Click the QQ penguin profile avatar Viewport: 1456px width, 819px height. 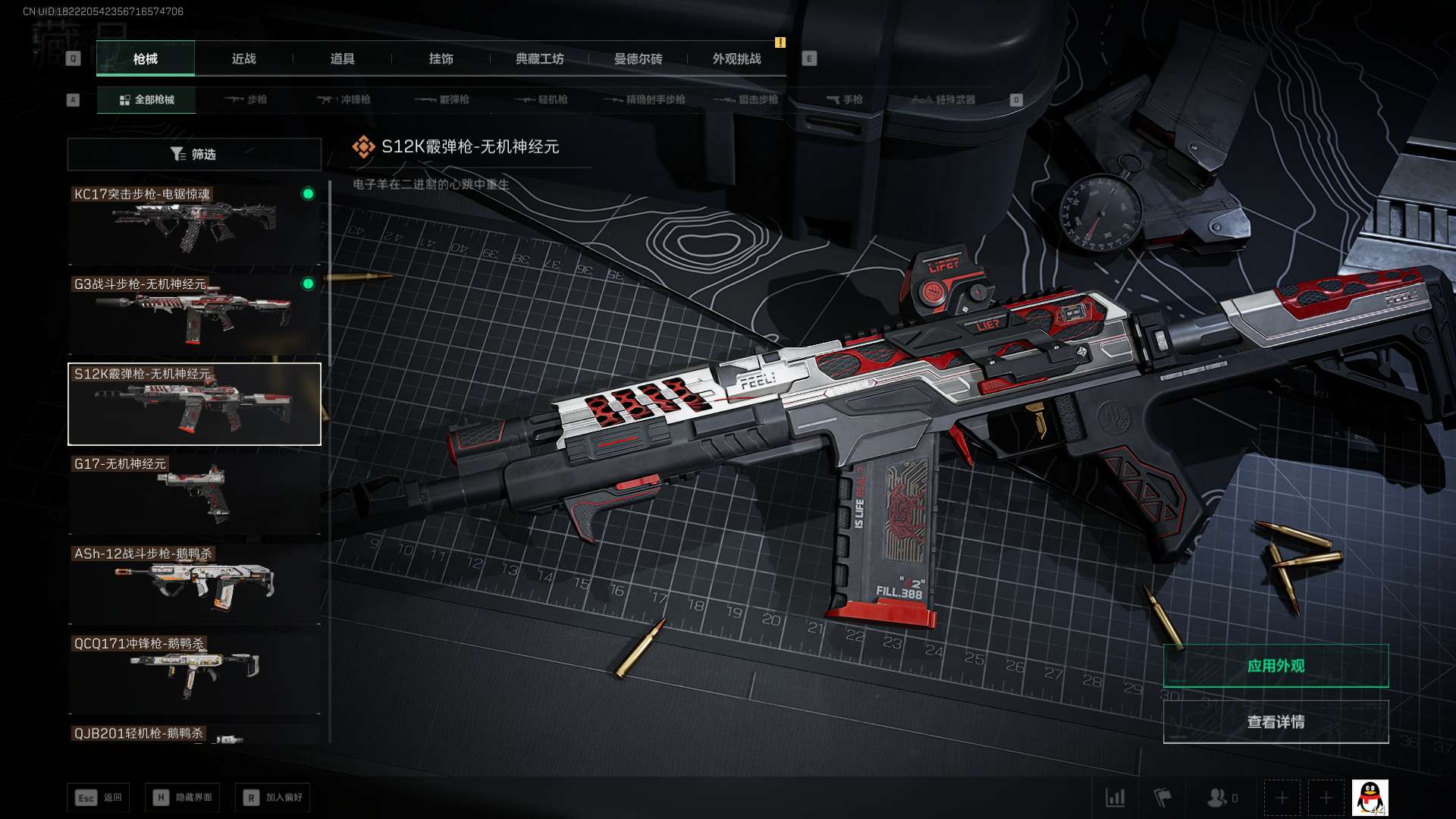tap(1370, 798)
